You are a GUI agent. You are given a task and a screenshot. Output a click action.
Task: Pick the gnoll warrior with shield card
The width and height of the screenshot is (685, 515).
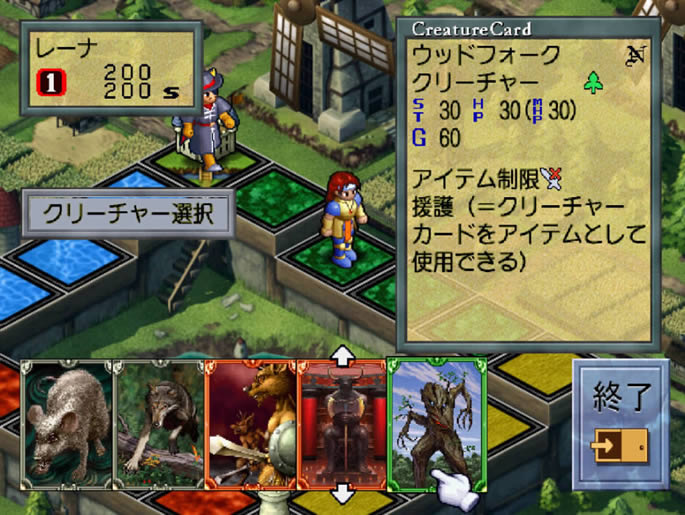pos(250,425)
